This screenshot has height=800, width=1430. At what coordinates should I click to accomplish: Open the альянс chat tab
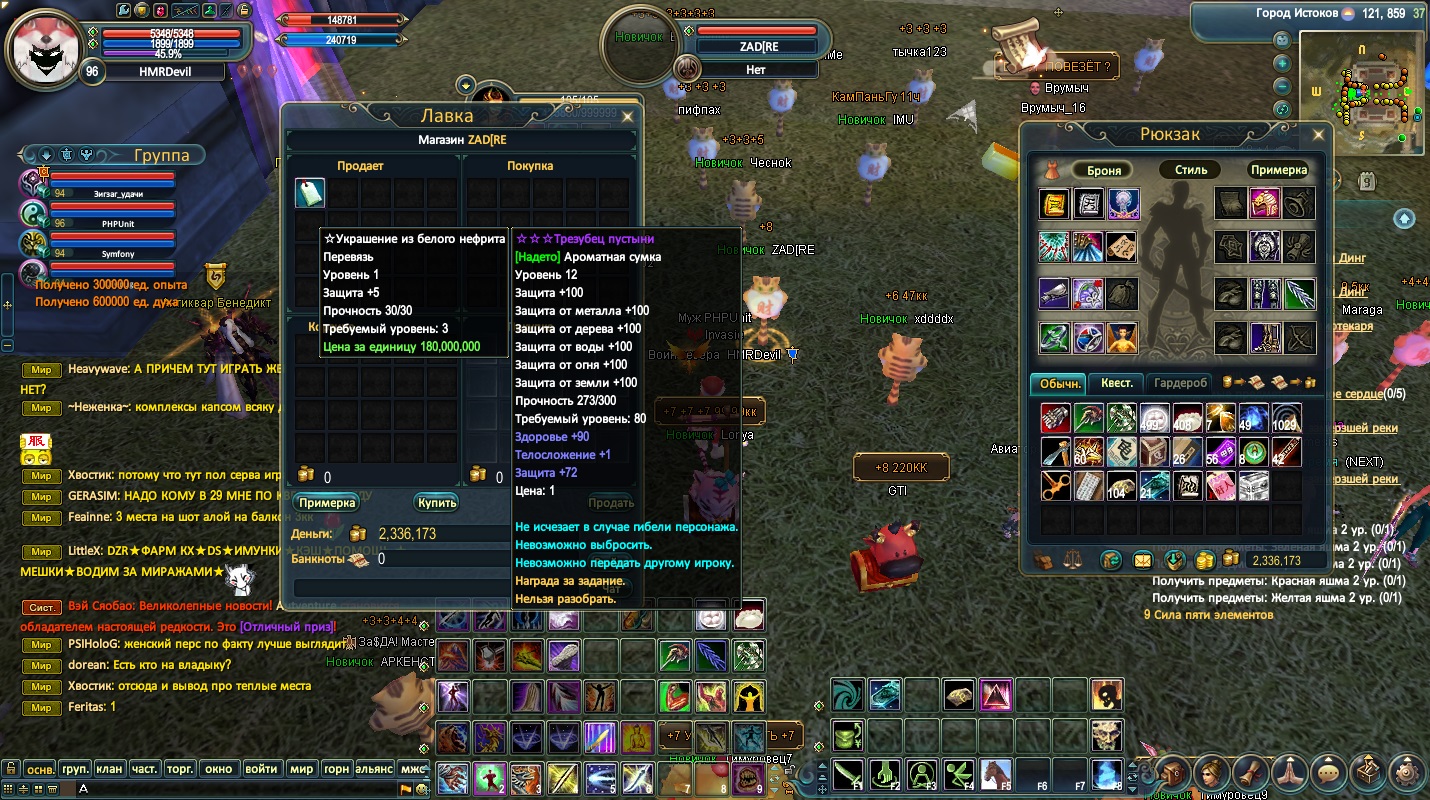(x=375, y=769)
